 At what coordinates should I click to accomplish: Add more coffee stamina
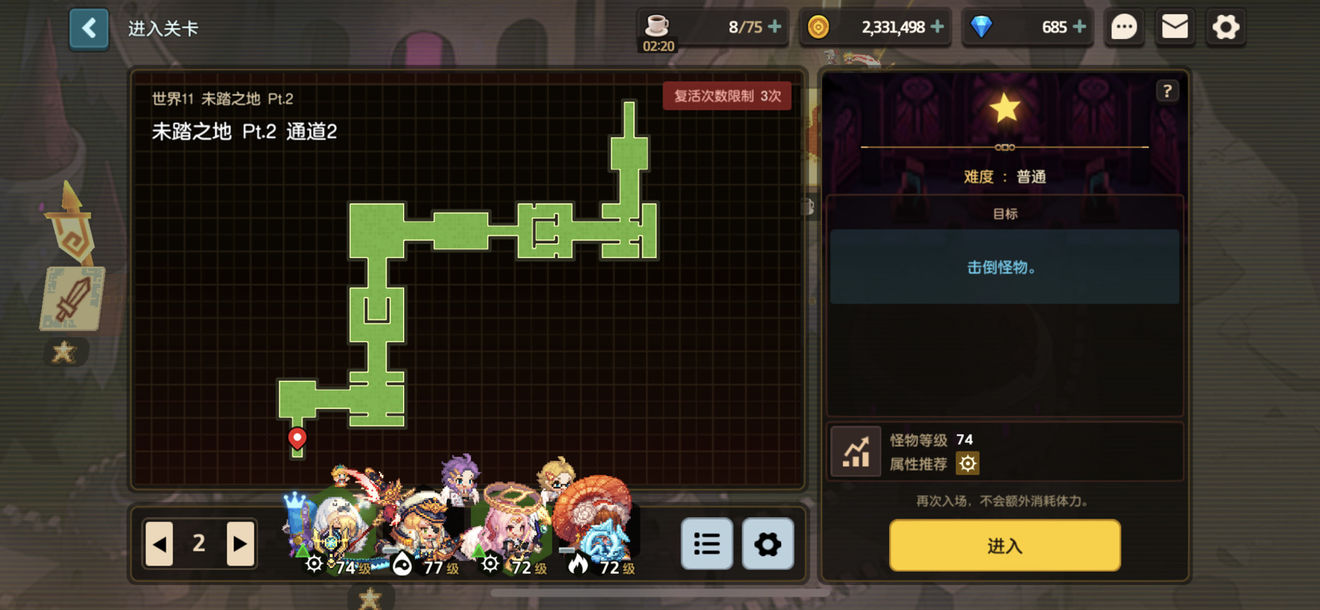pyautogui.click(x=774, y=27)
